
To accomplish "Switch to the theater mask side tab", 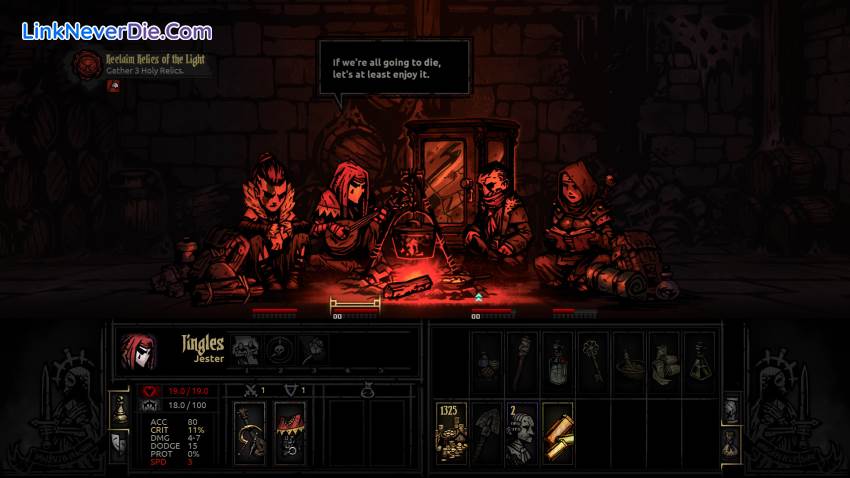I will pos(118,441).
